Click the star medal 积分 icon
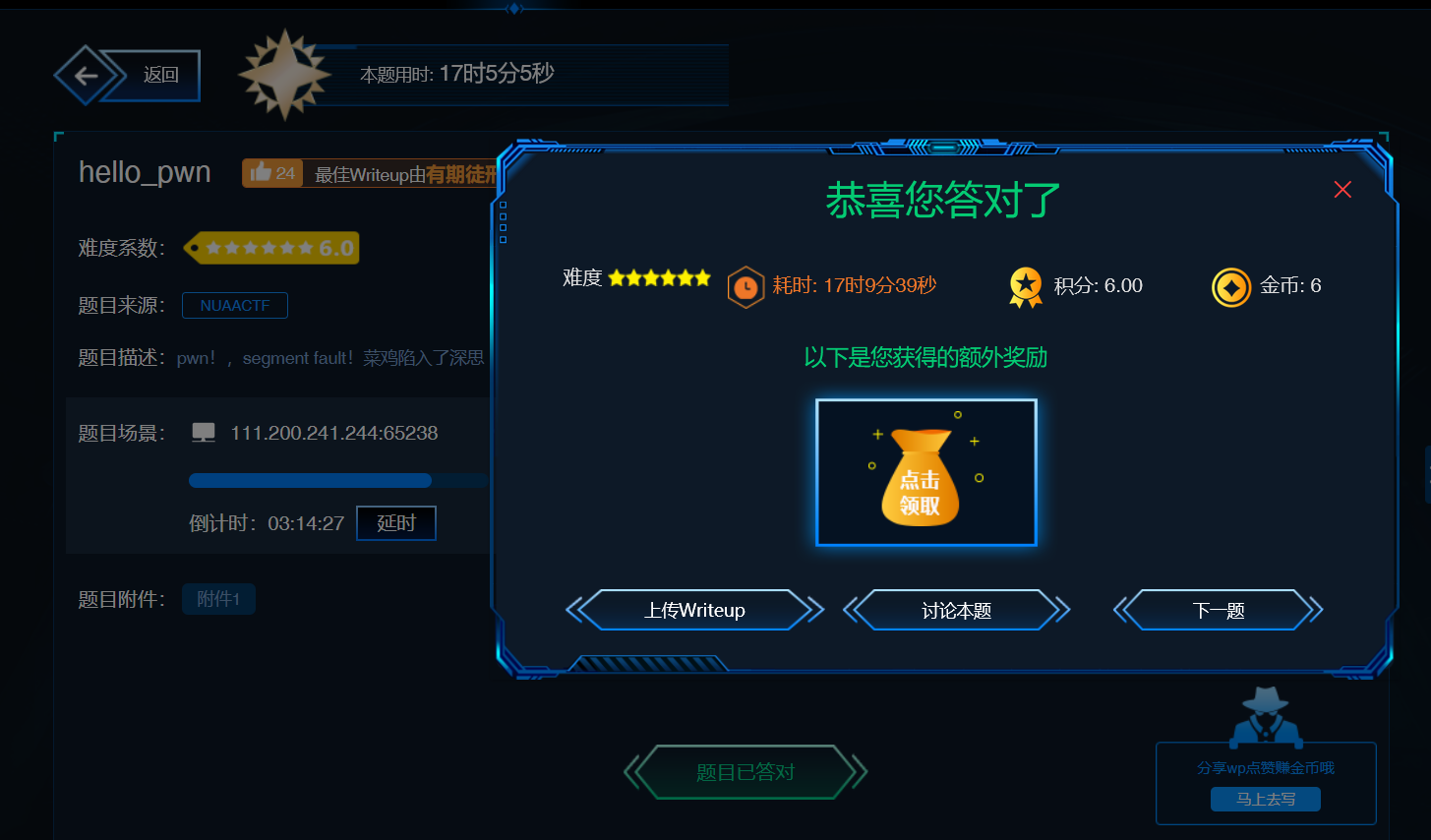Viewport: 1431px width, 840px height. [x=1026, y=285]
